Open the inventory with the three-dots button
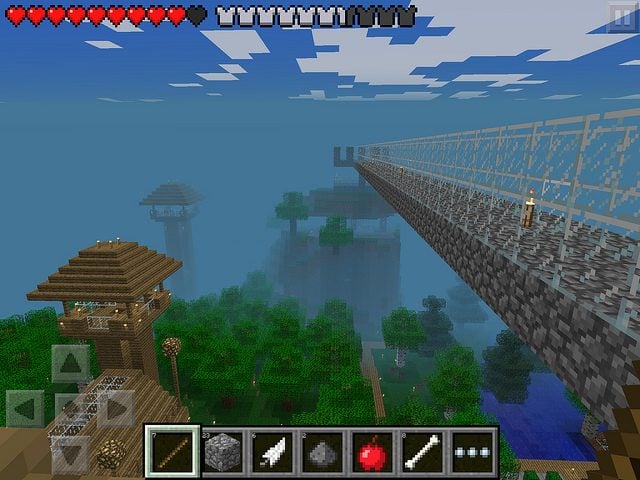Image resolution: width=640 pixels, height=480 pixels. (x=471, y=452)
